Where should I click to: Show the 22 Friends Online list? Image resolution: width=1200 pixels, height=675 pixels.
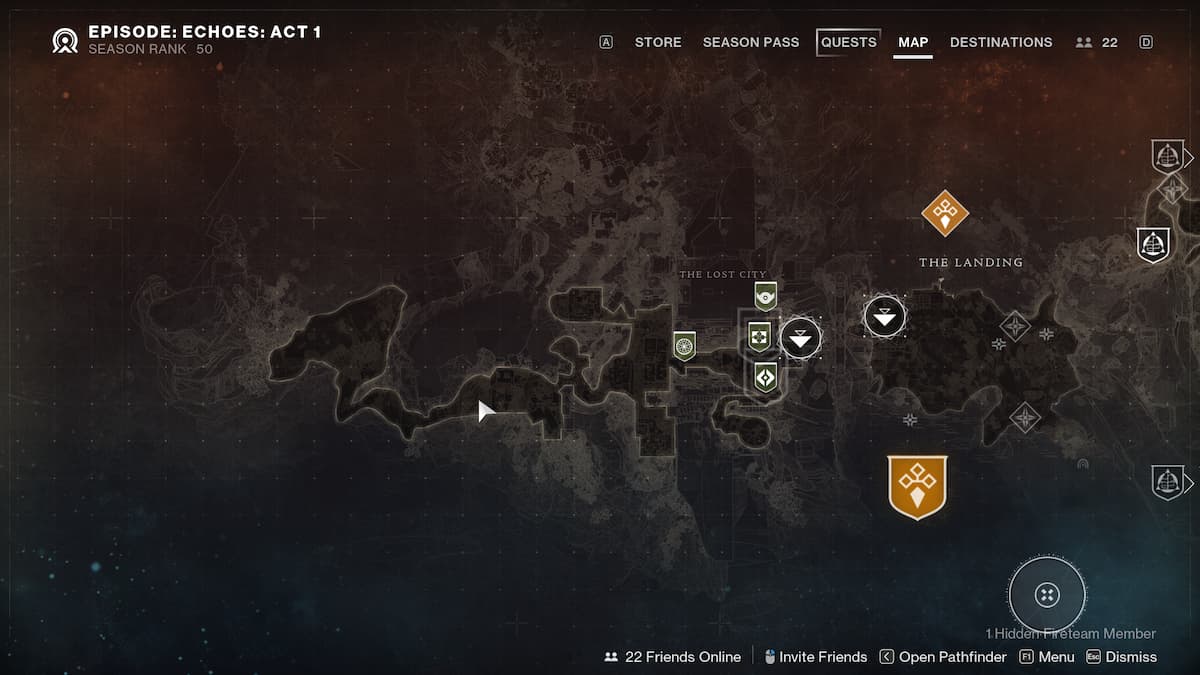(x=673, y=657)
